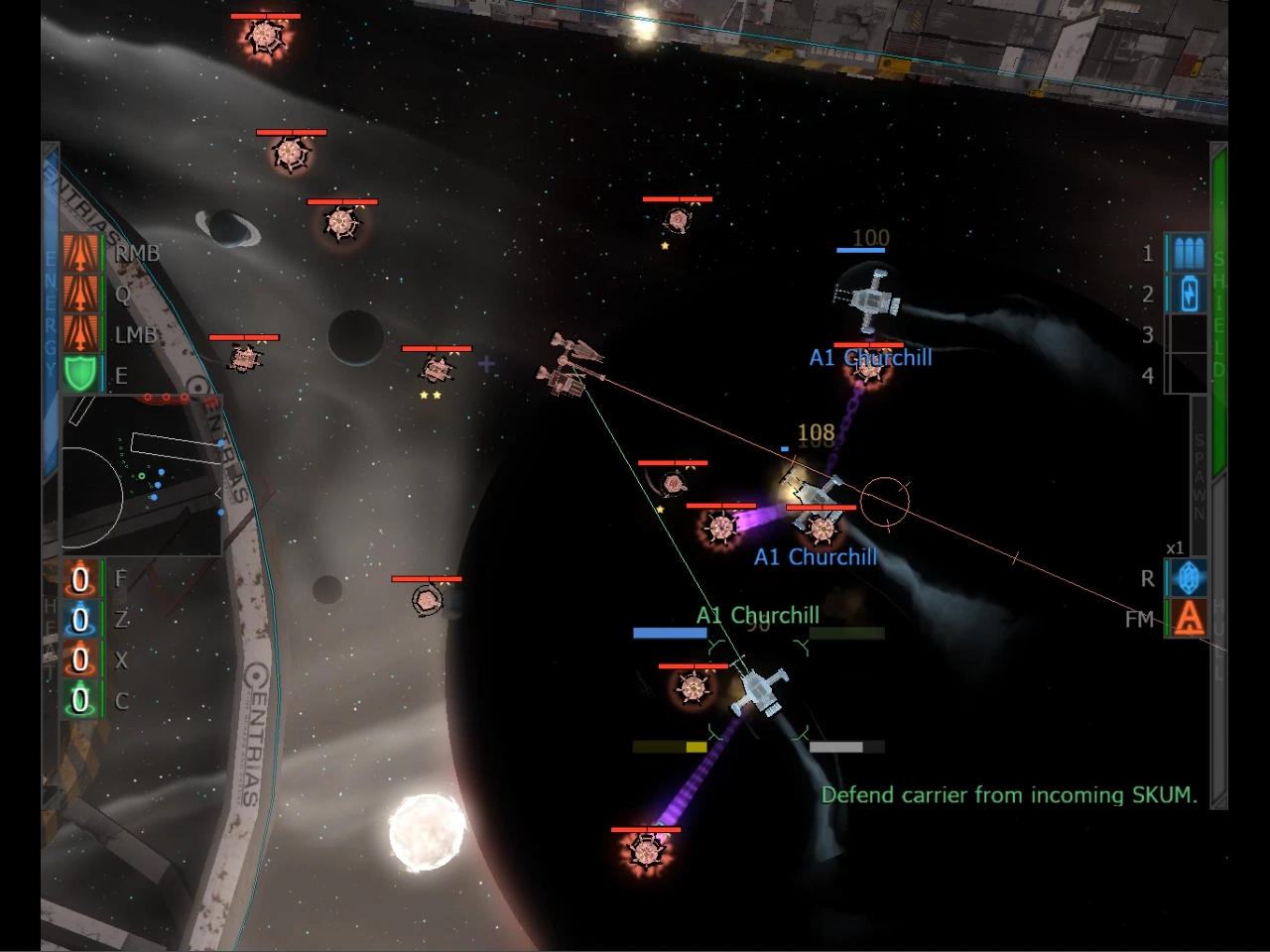
Task: Choose the LMB missile weapon icon
Action: click(x=81, y=334)
